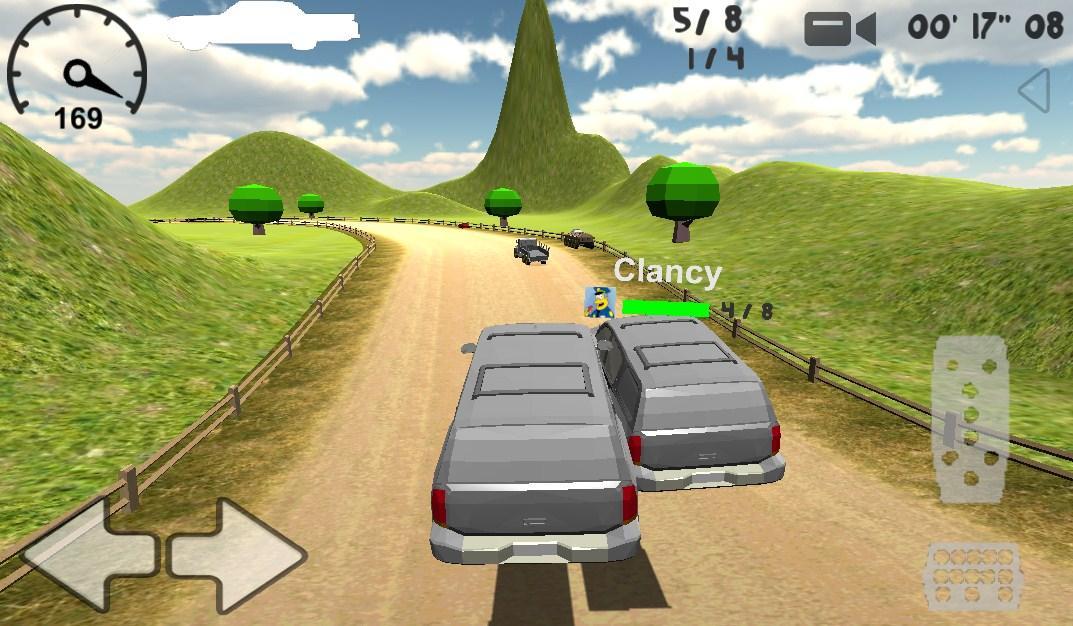Apply the brake pedal

click(x=972, y=576)
